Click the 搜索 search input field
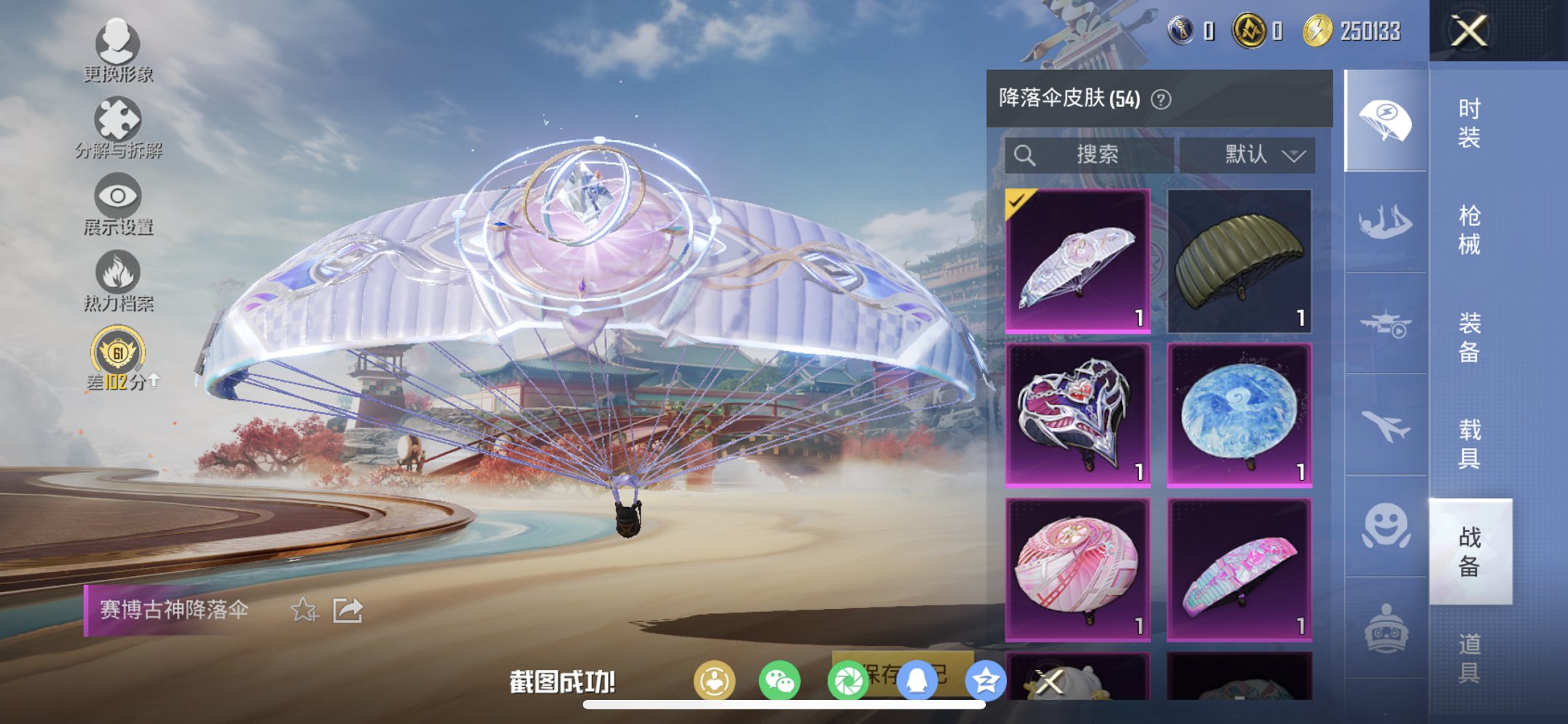Image resolution: width=1568 pixels, height=724 pixels. [1089, 154]
